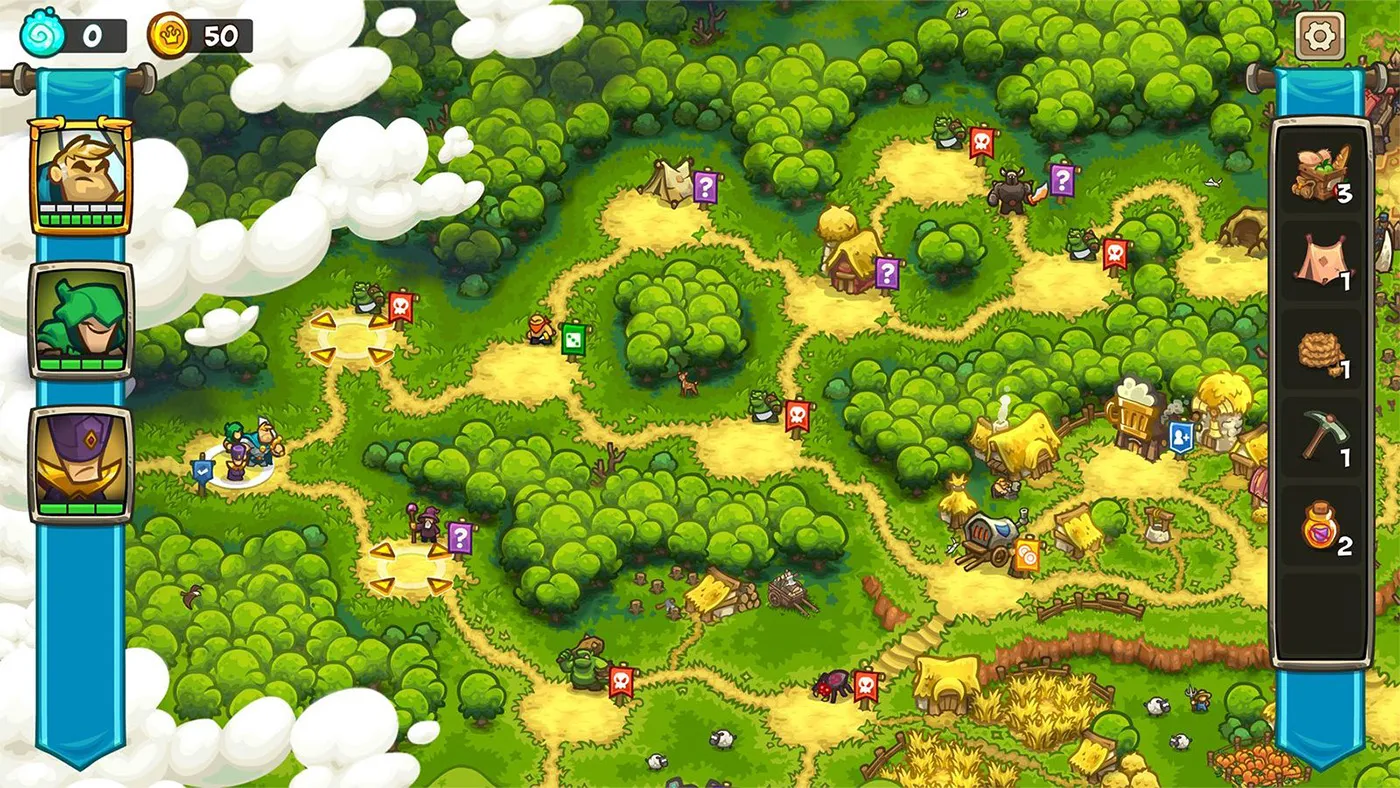Click the teal spirit orb counter icon
This screenshot has width=1400, height=788.
pyautogui.click(x=38, y=30)
